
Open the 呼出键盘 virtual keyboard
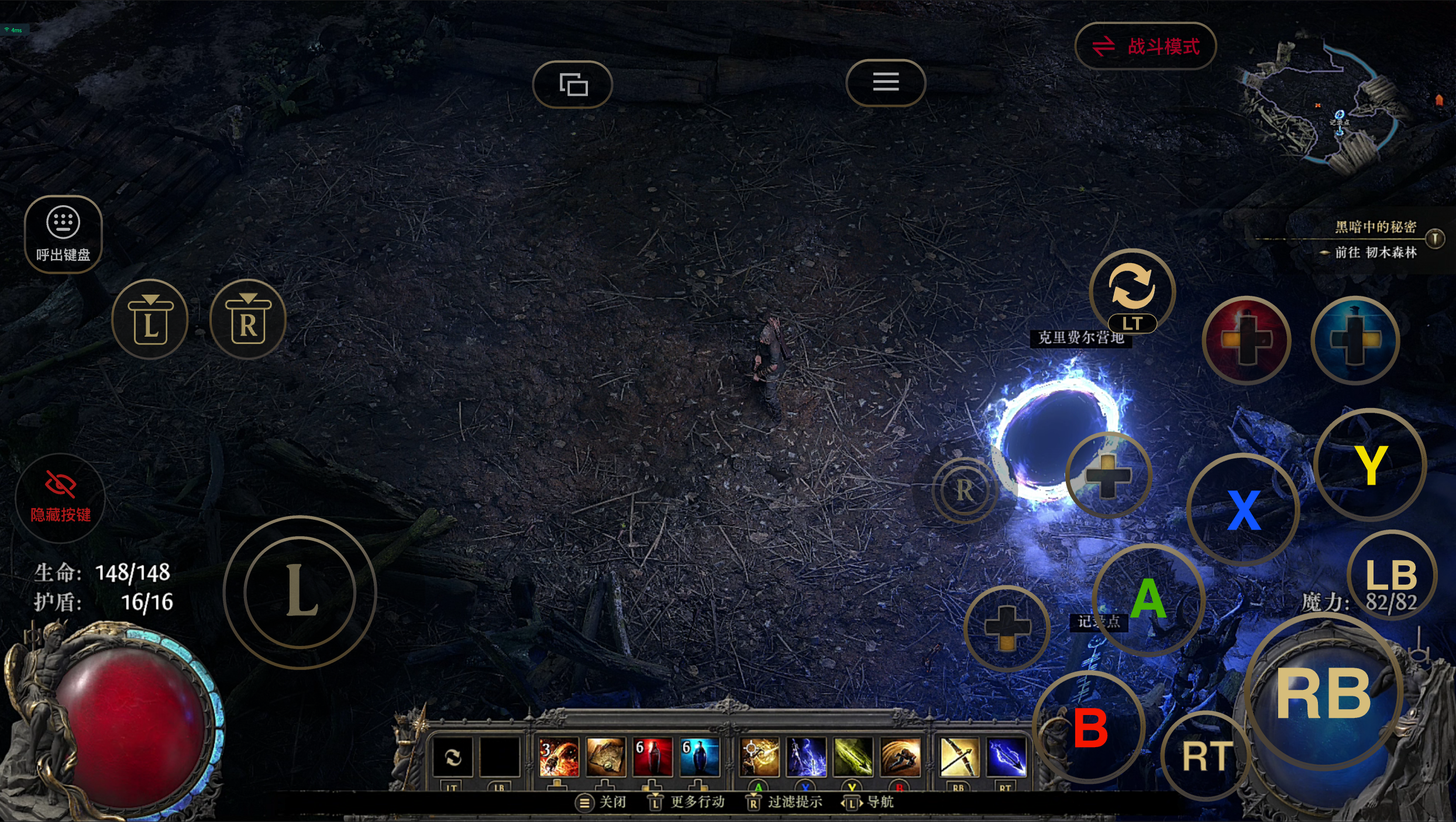pos(63,234)
